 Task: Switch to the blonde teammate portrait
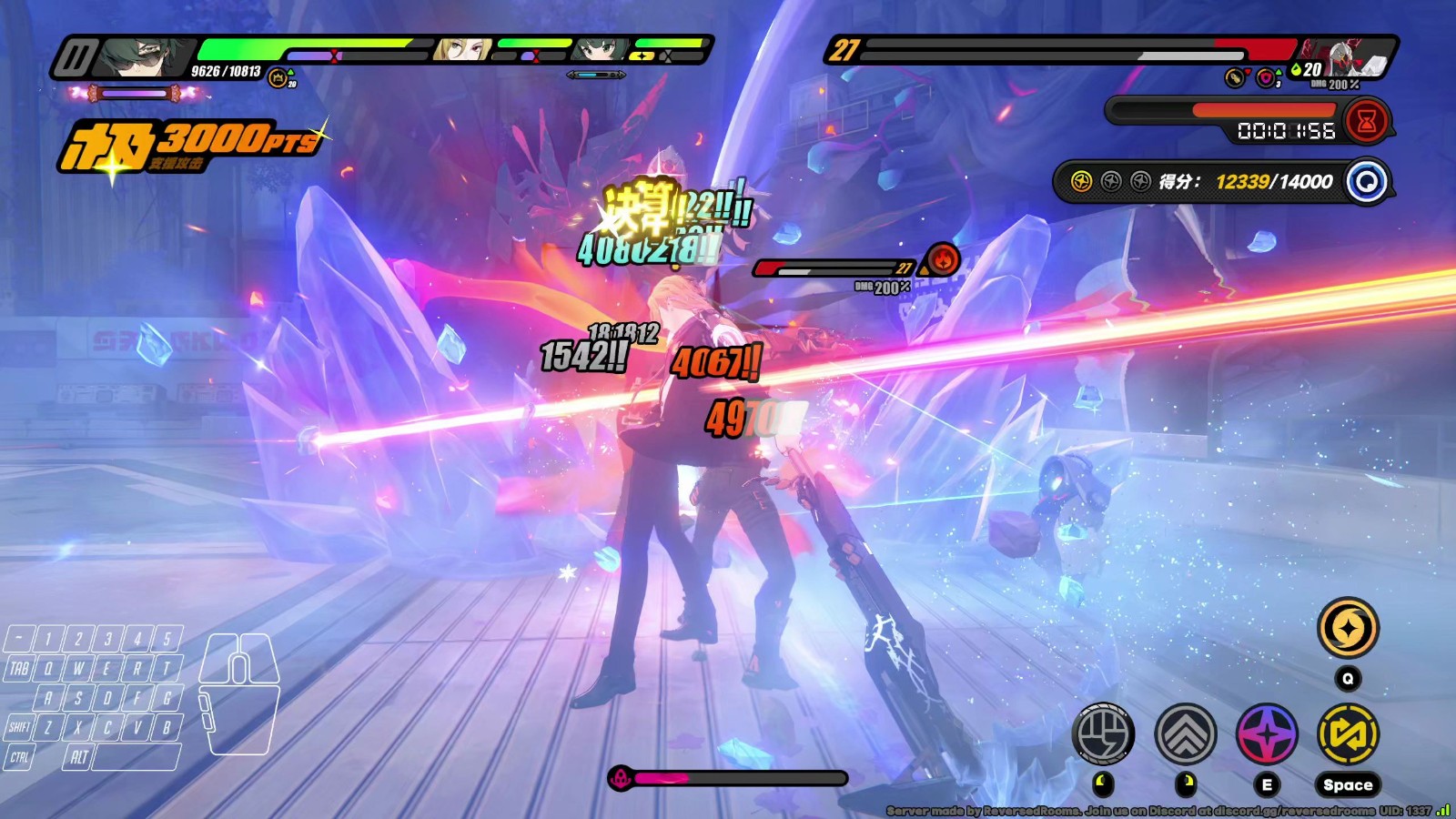pos(463,49)
